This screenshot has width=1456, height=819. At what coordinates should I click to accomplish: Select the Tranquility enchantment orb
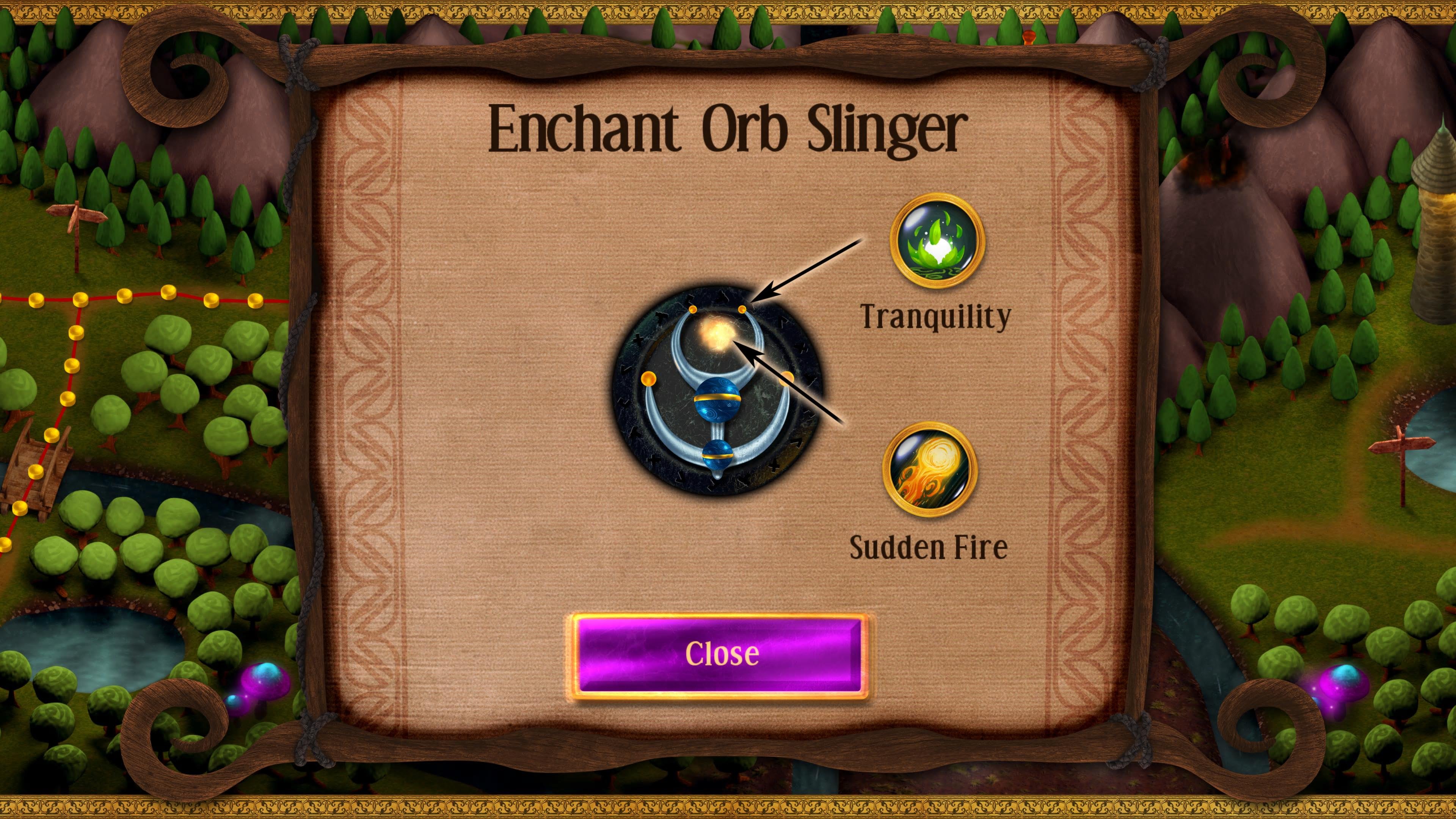pyautogui.click(x=937, y=241)
